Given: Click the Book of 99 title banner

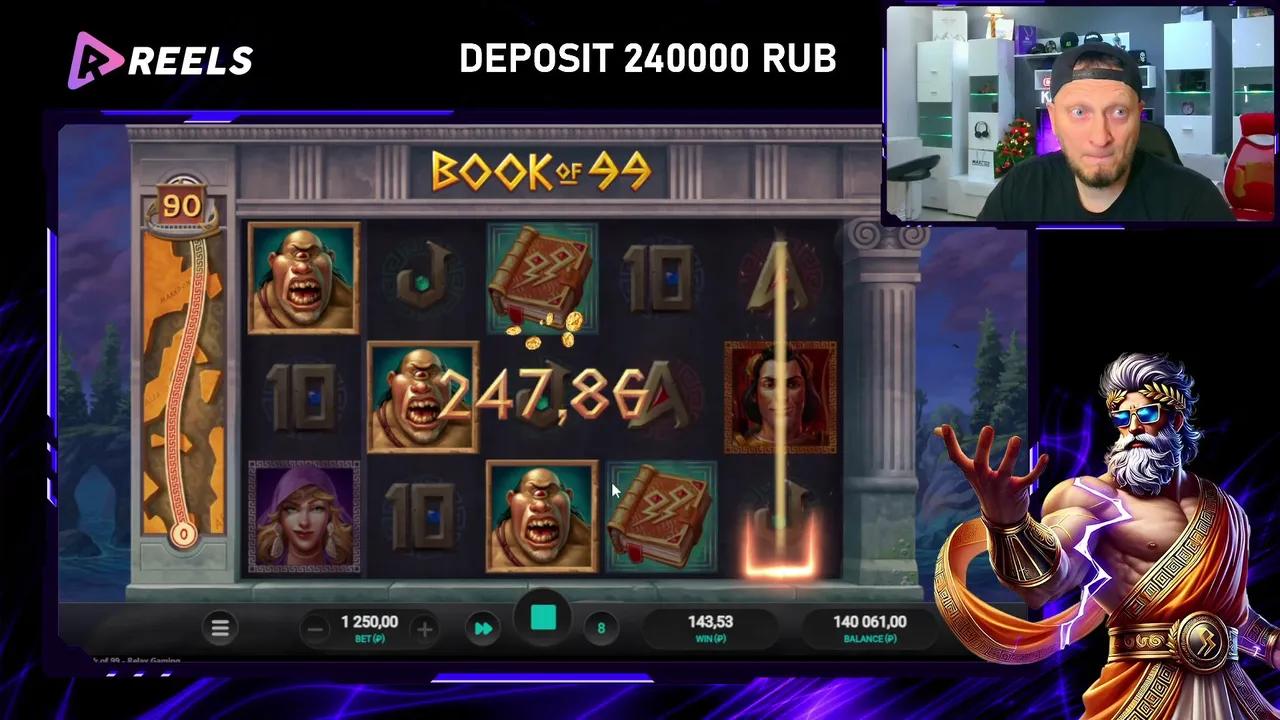Looking at the screenshot, I should (x=540, y=172).
